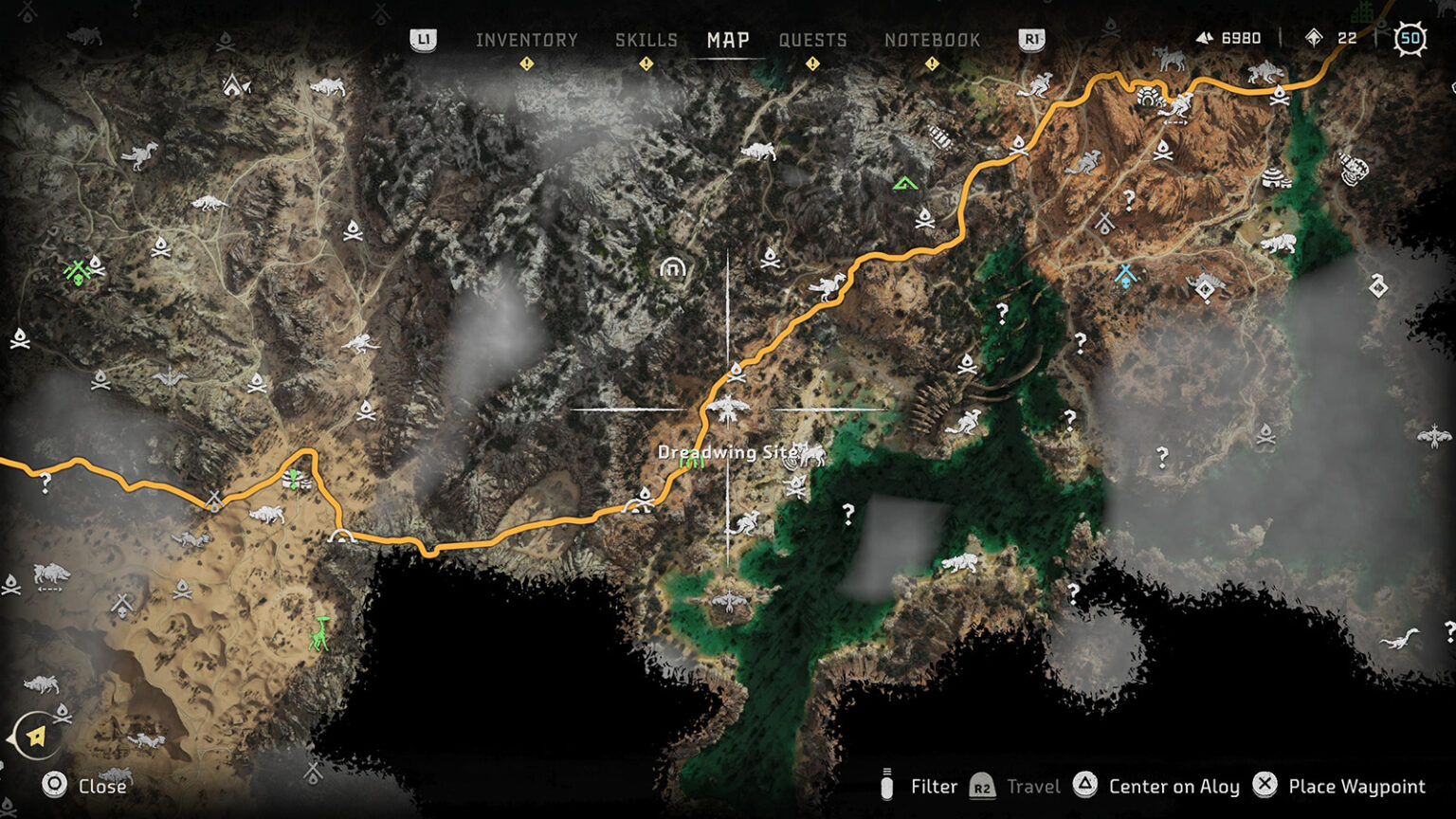Viewport: 1456px width, 819px height.
Task: Open the QUESTS tab
Action: (812, 40)
